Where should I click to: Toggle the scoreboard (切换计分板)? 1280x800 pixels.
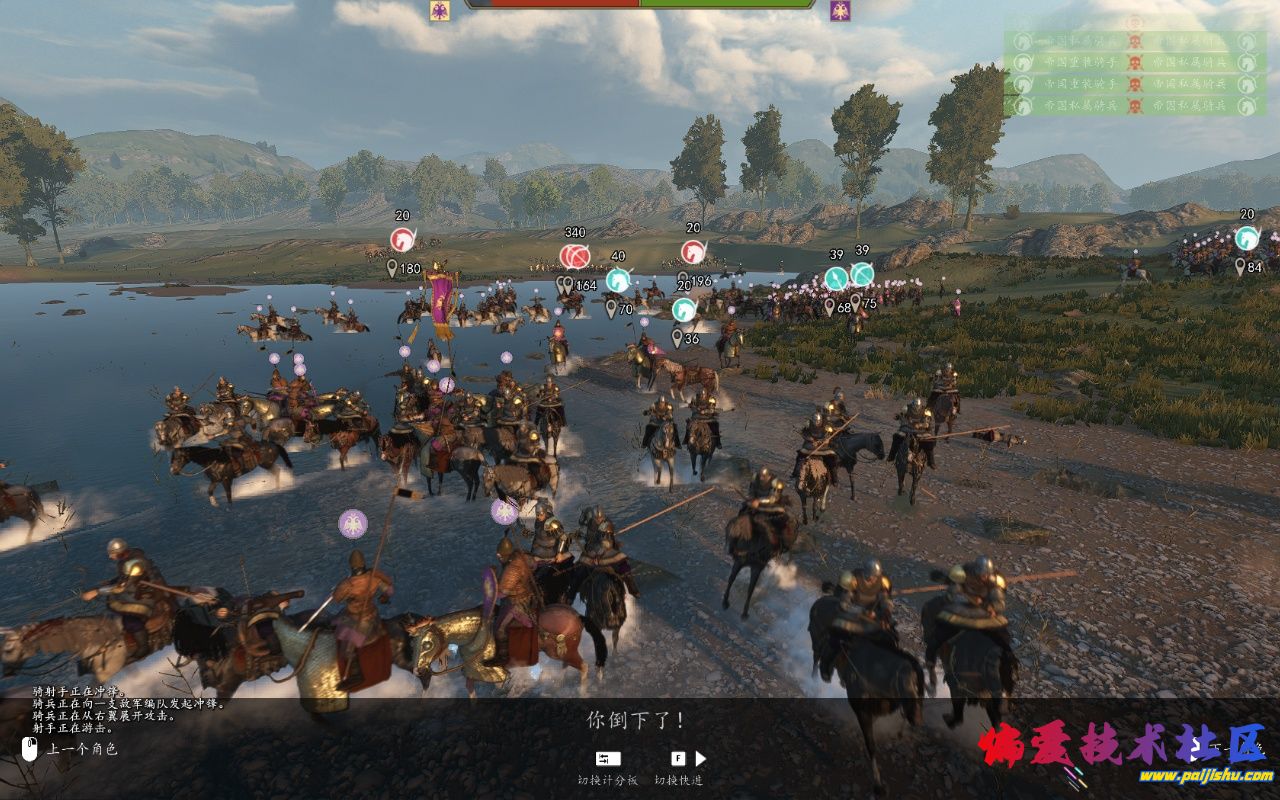tap(607, 759)
